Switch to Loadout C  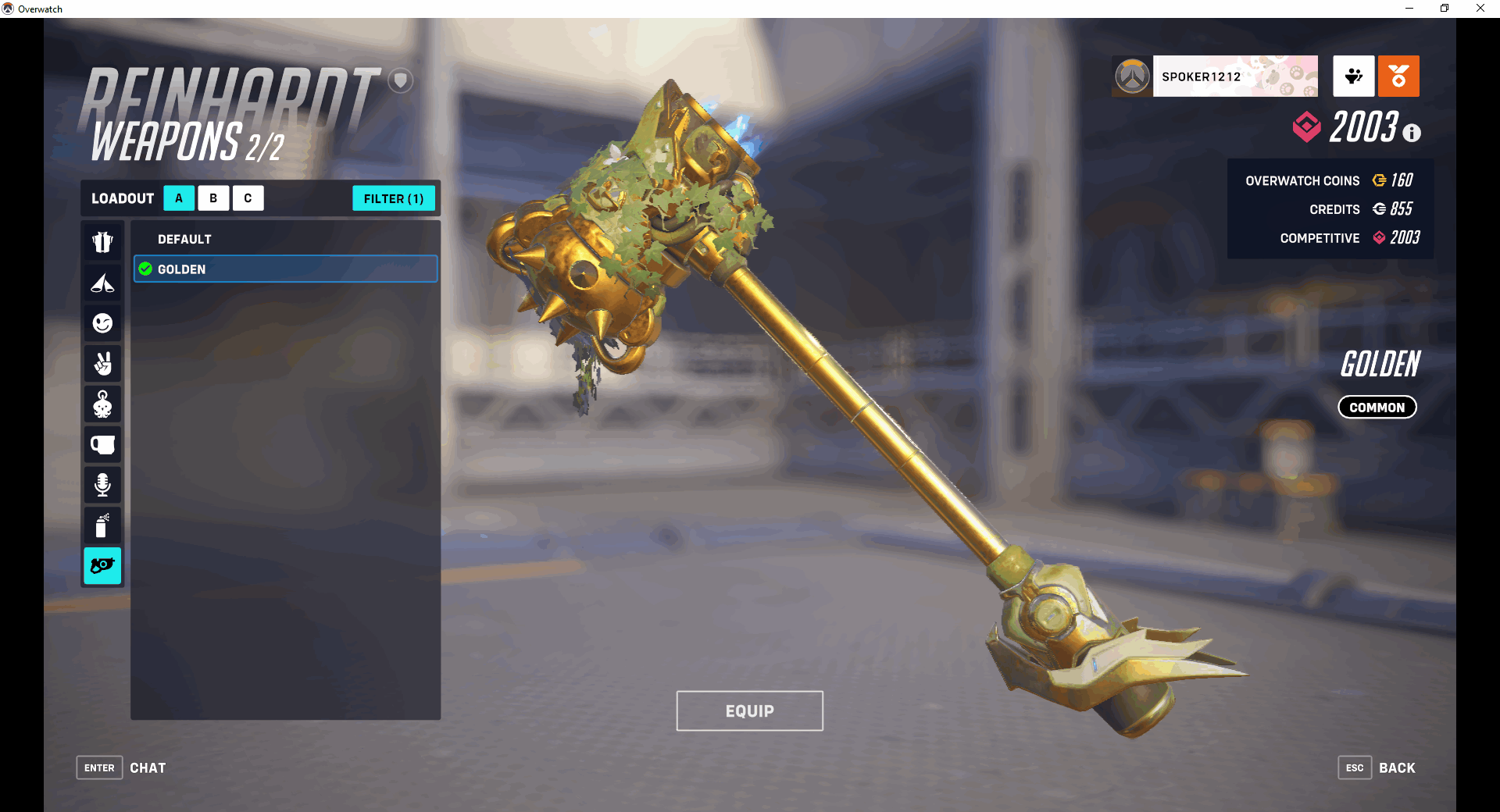click(248, 198)
